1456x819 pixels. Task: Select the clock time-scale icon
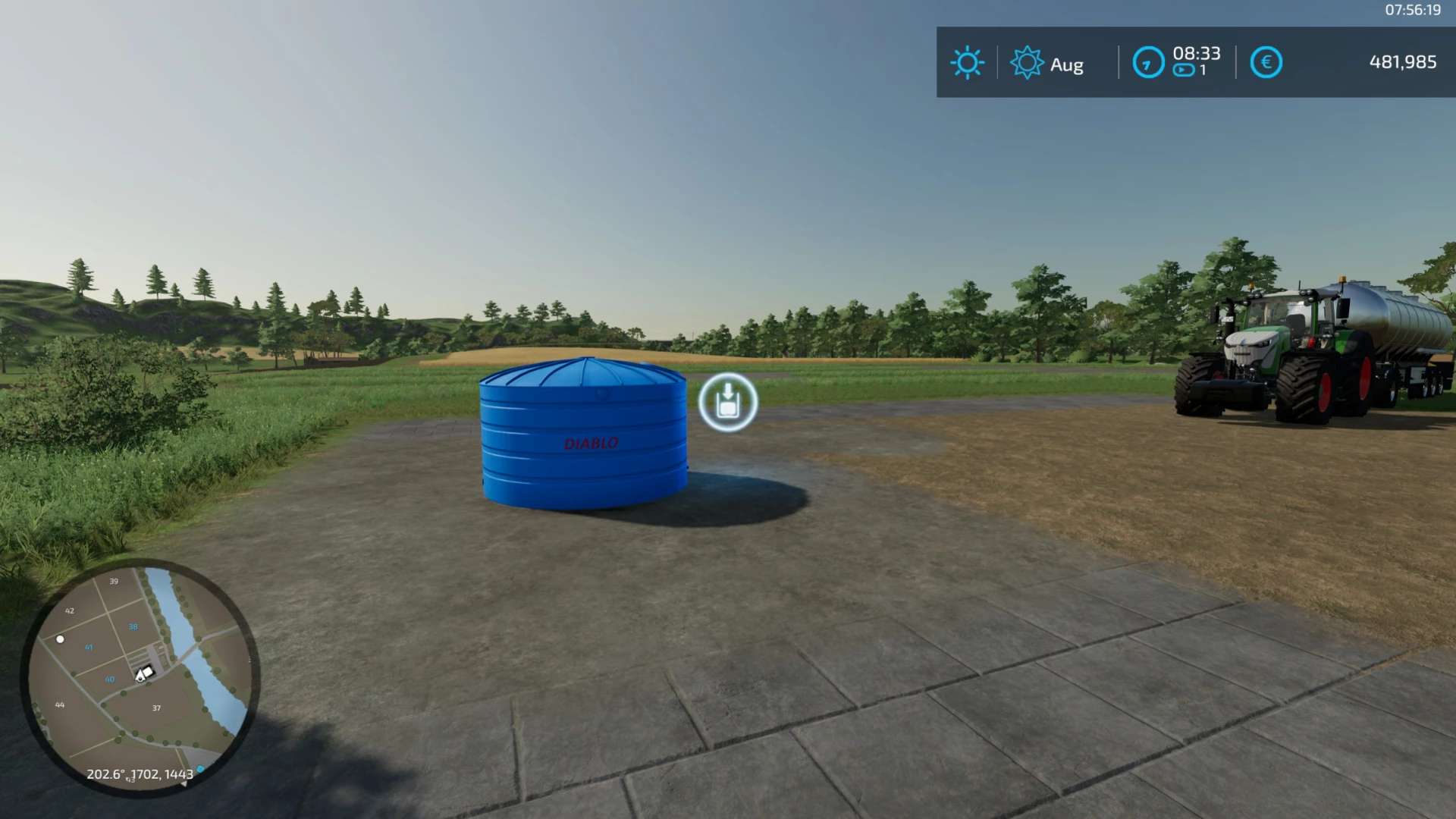[x=1148, y=62]
